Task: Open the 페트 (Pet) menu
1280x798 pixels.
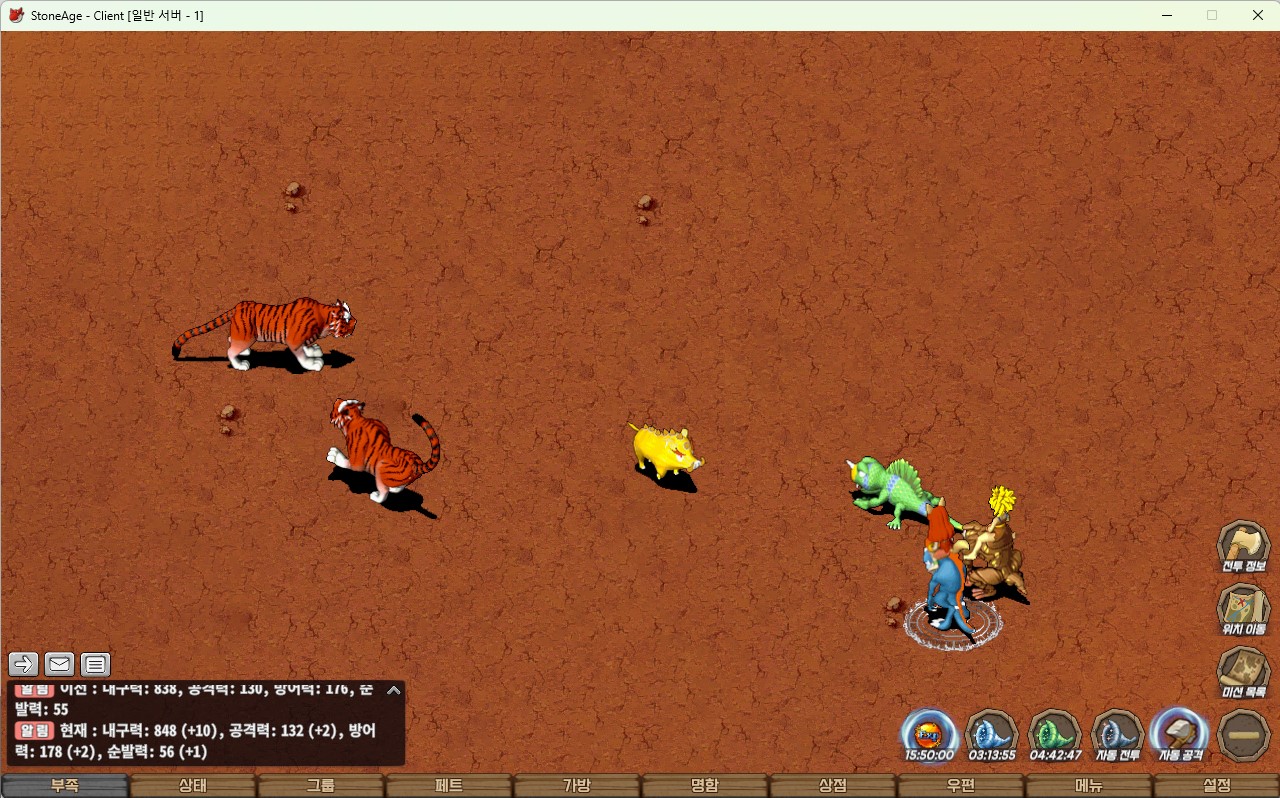Action: tap(449, 786)
